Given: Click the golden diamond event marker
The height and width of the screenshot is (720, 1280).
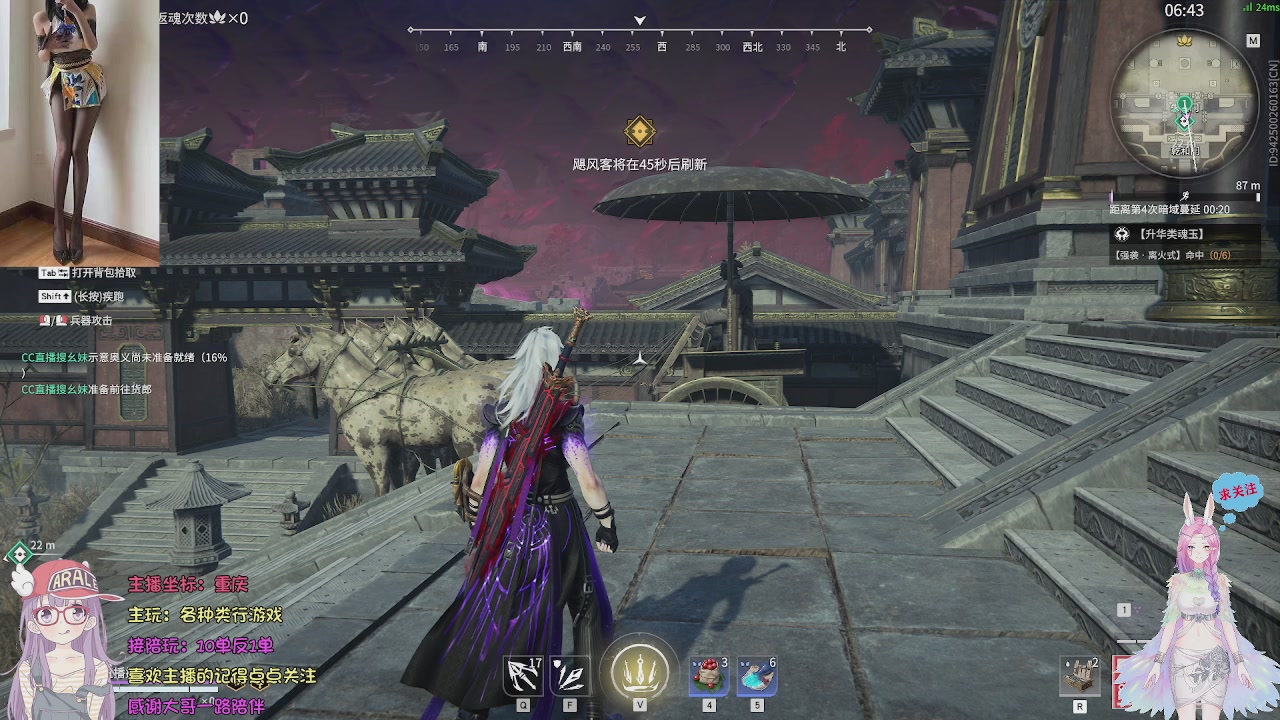Looking at the screenshot, I should coord(640,132).
